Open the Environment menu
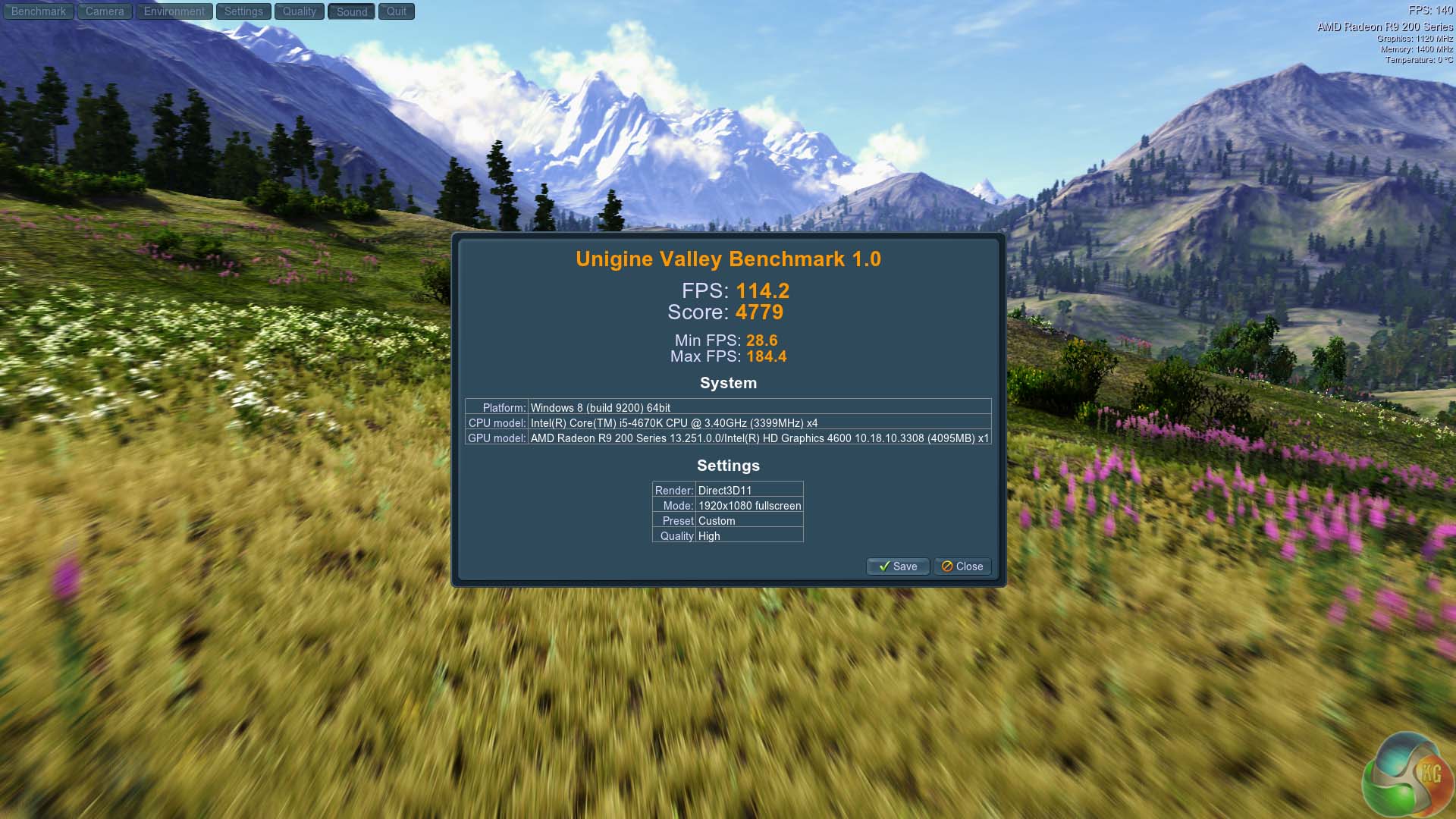The height and width of the screenshot is (819, 1456). (174, 11)
